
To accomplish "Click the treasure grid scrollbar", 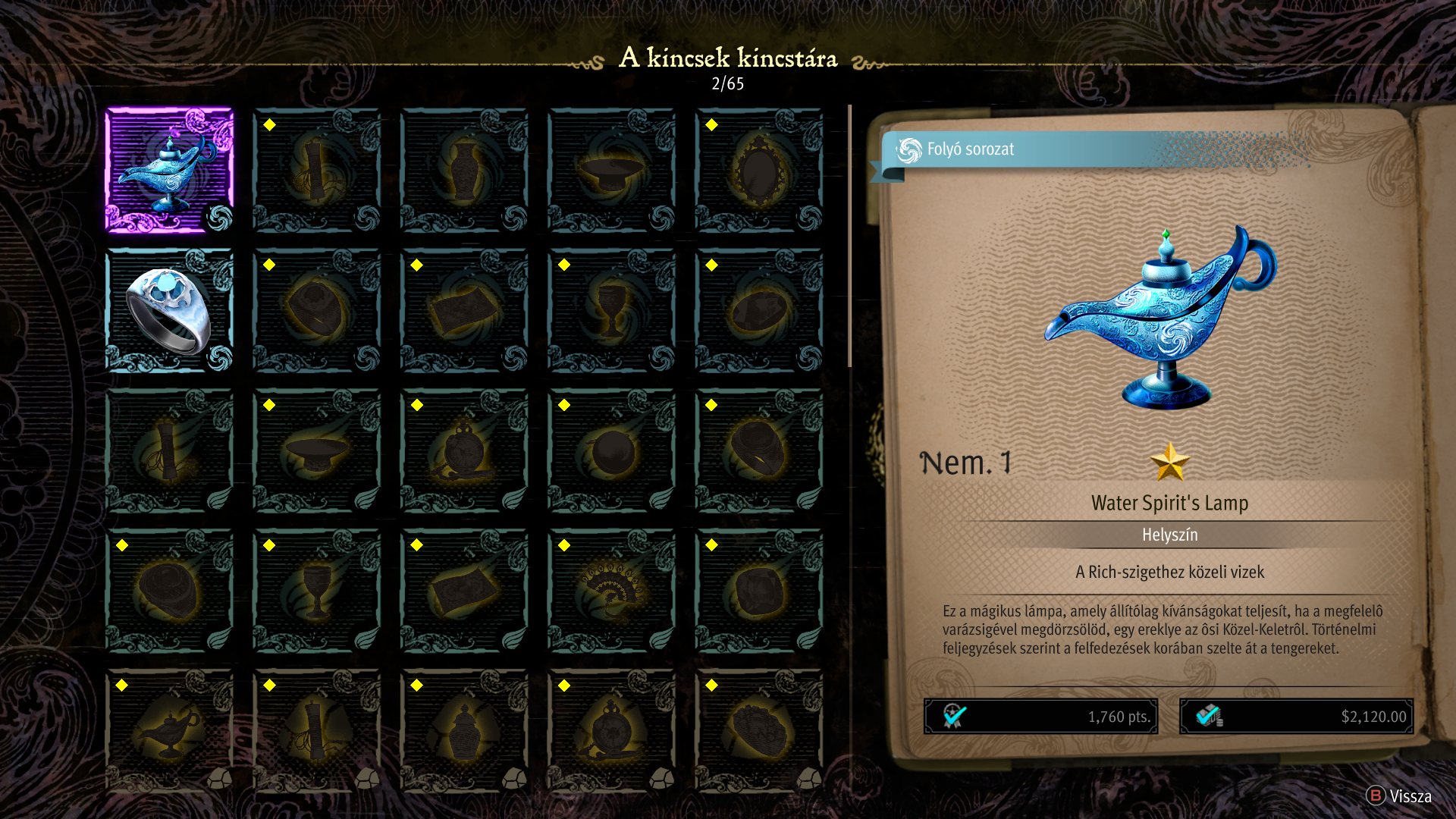I will click(849, 237).
